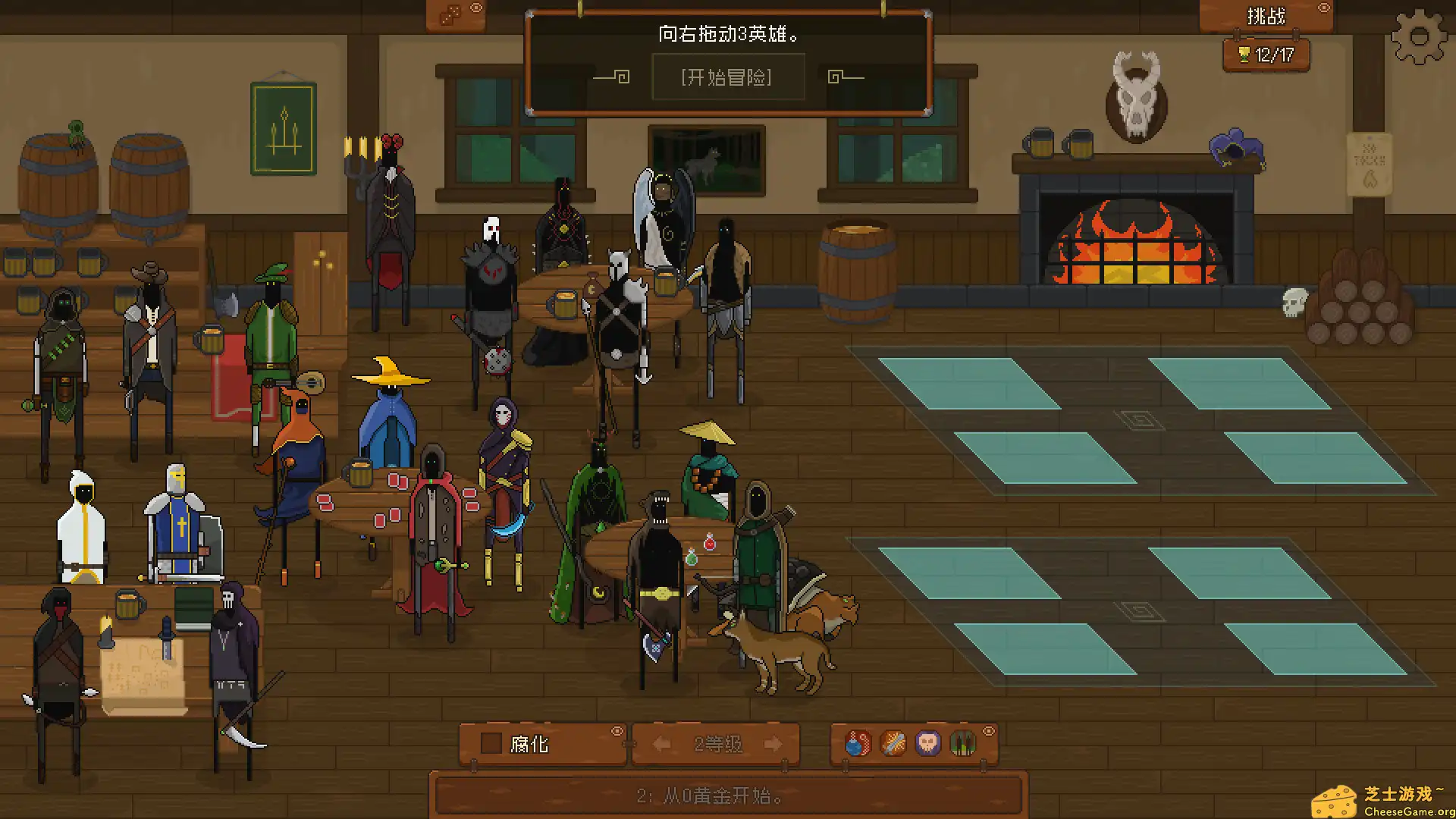The height and width of the screenshot is (819, 1456).
Task: Toggle the 腐化 corruption checkbox
Action: (x=491, y=744)
